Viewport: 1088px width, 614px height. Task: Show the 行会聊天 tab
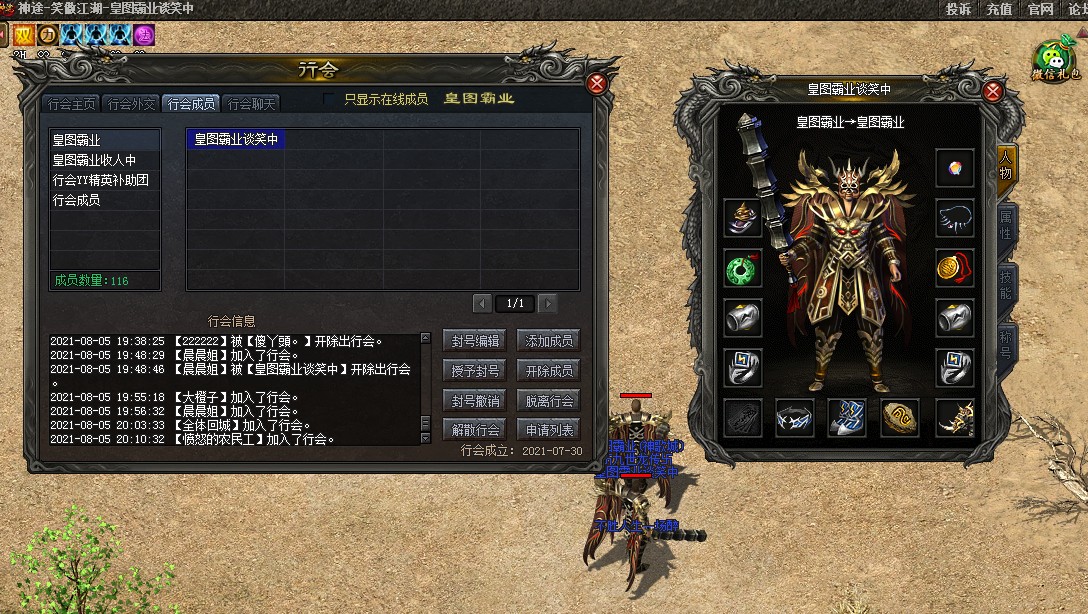[251, 103]
